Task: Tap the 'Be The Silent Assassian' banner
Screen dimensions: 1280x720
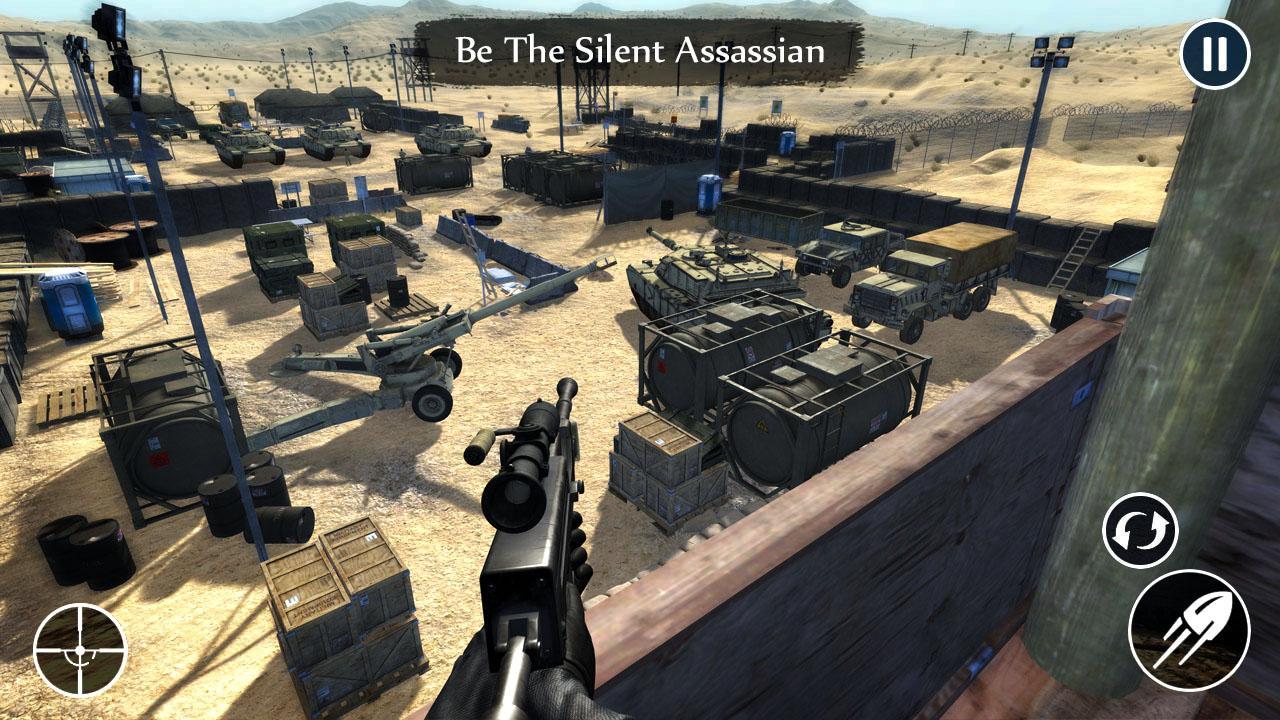Action: [x=642, y=48]
